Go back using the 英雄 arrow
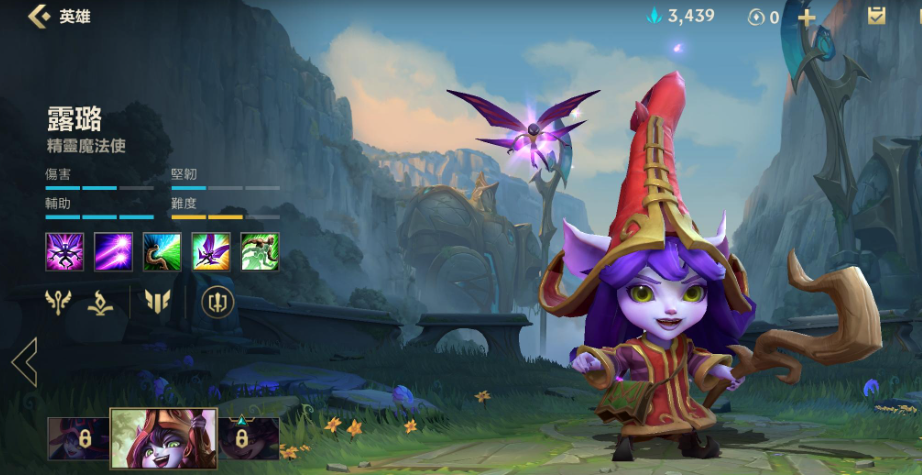The height and width of the screenshot is (475, 922). coord(40,16)
